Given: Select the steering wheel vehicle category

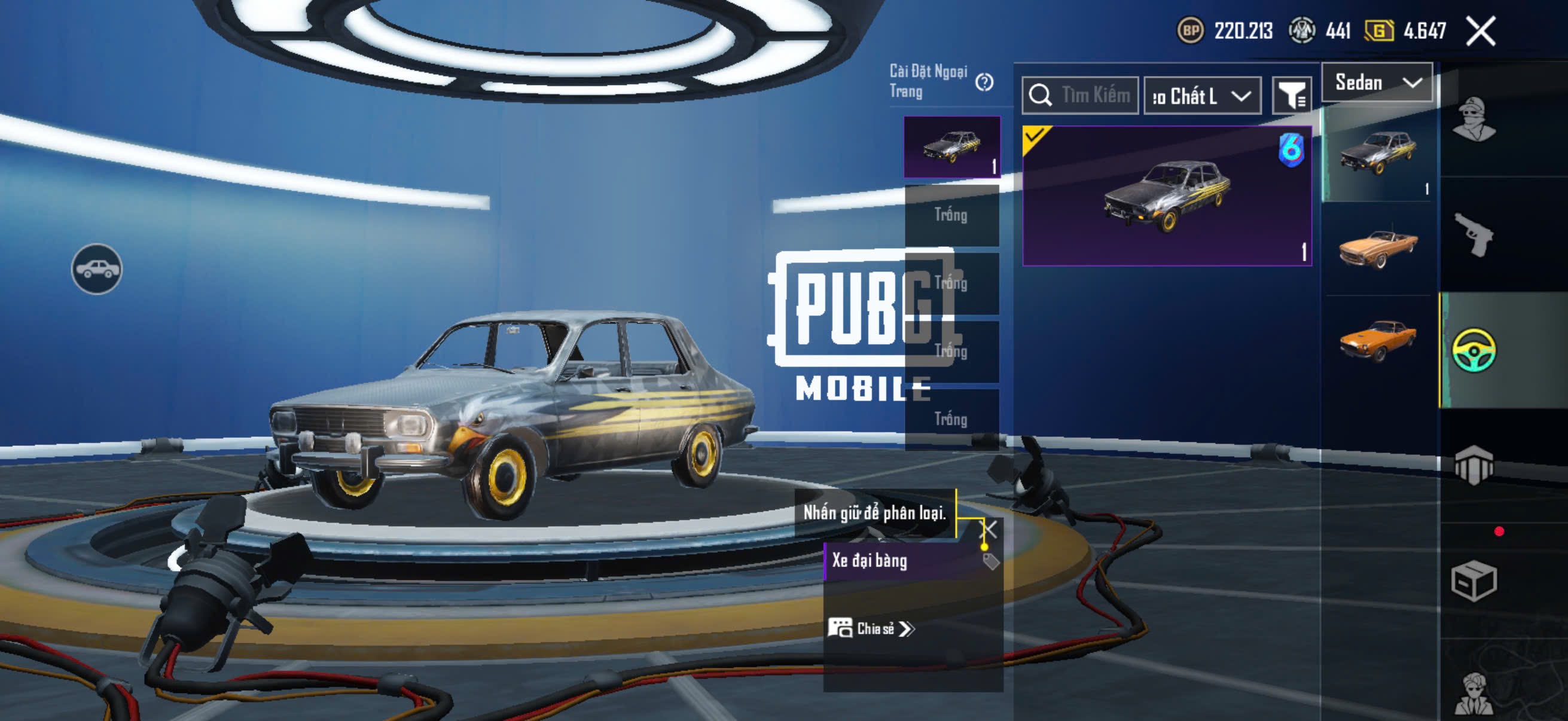Looking at the screenshot, I should point(1474,350).
